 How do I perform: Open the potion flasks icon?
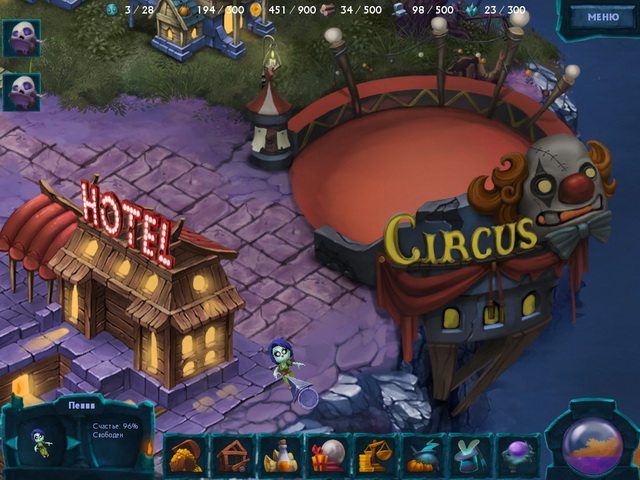(280, 455)
